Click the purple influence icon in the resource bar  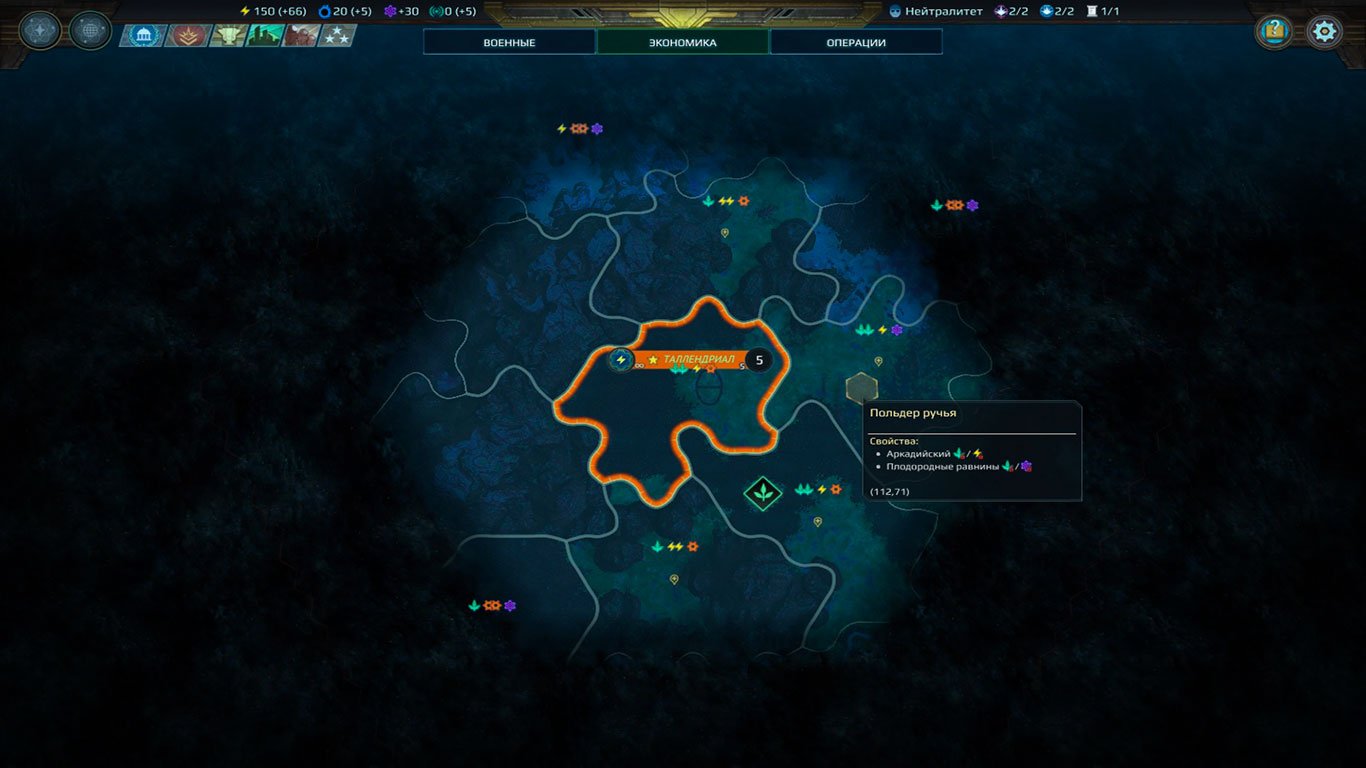pos(390,10)
